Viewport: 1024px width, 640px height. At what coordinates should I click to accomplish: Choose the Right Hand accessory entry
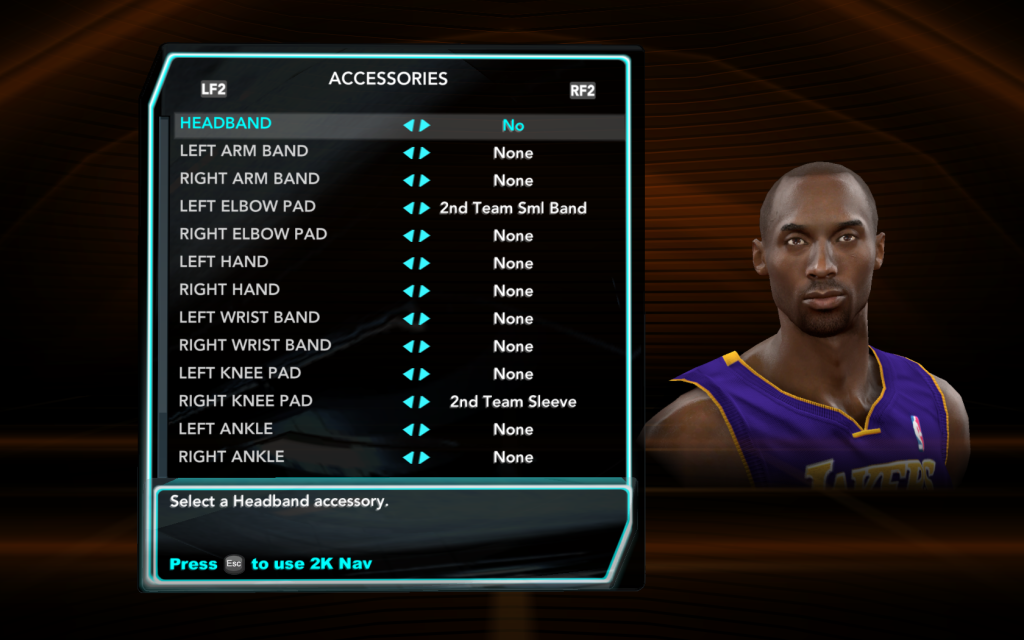pyautogui.click(x=229, y=290)
